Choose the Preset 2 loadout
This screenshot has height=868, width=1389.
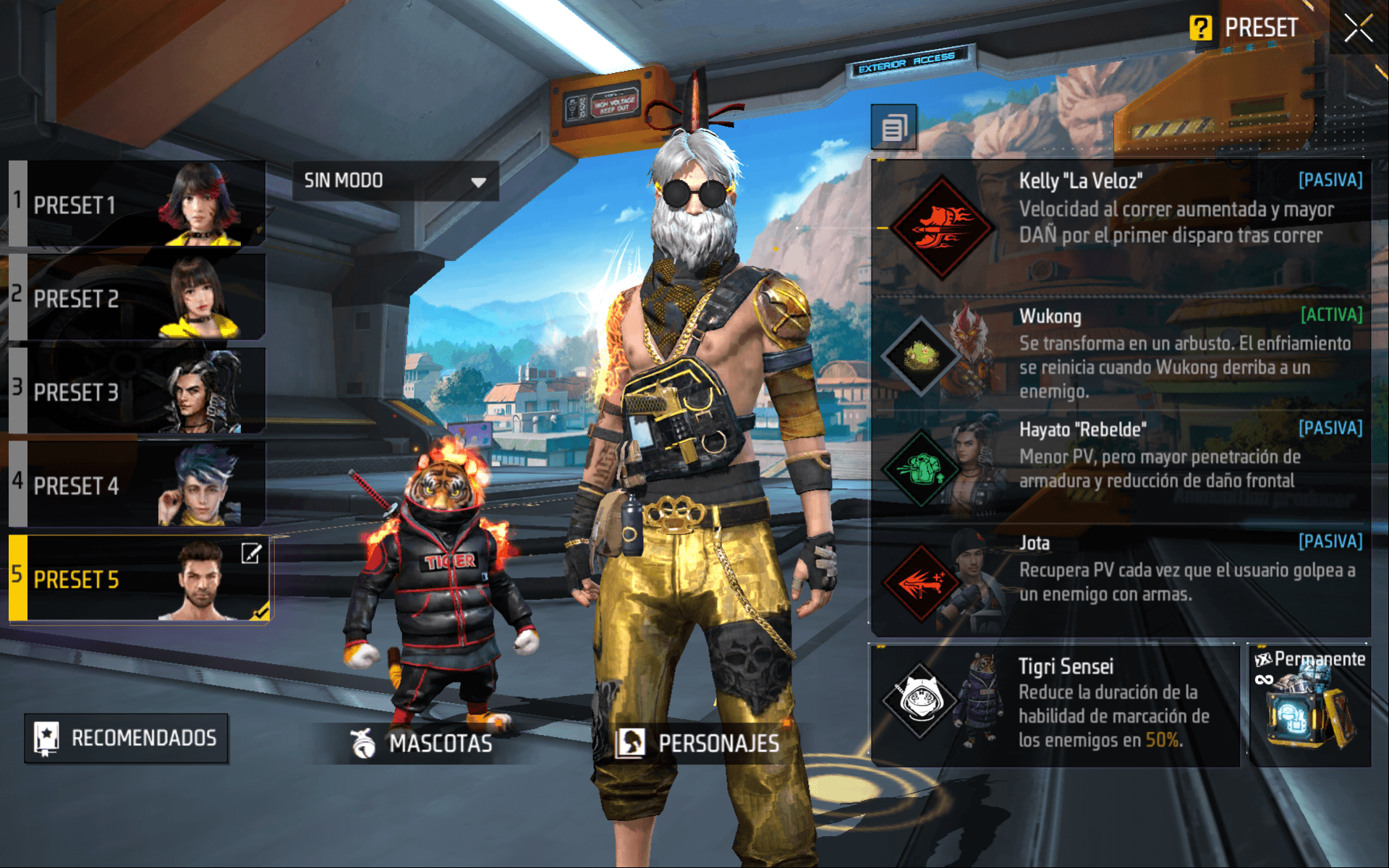point(137,297)
